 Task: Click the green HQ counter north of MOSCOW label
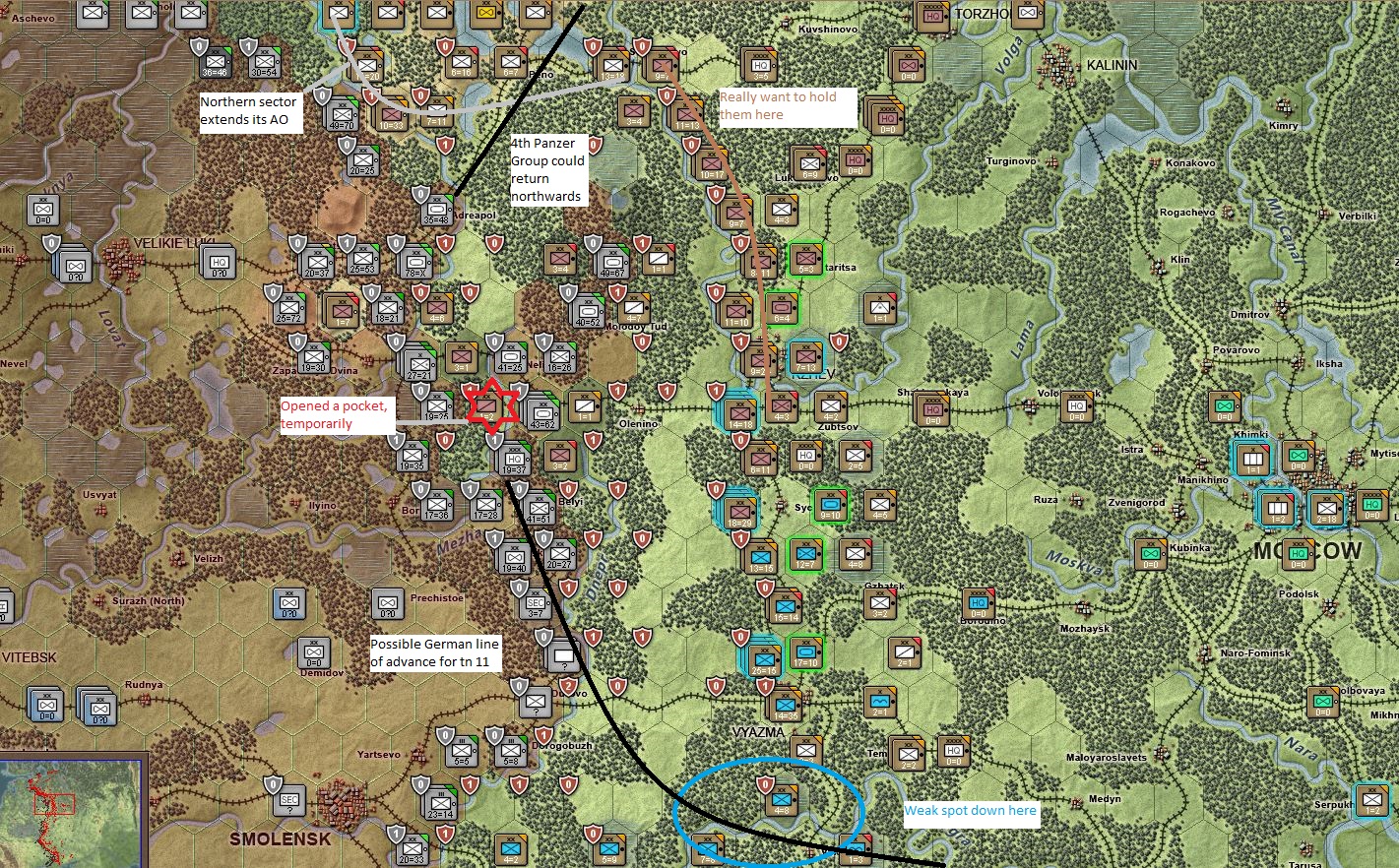(1370, 507)
